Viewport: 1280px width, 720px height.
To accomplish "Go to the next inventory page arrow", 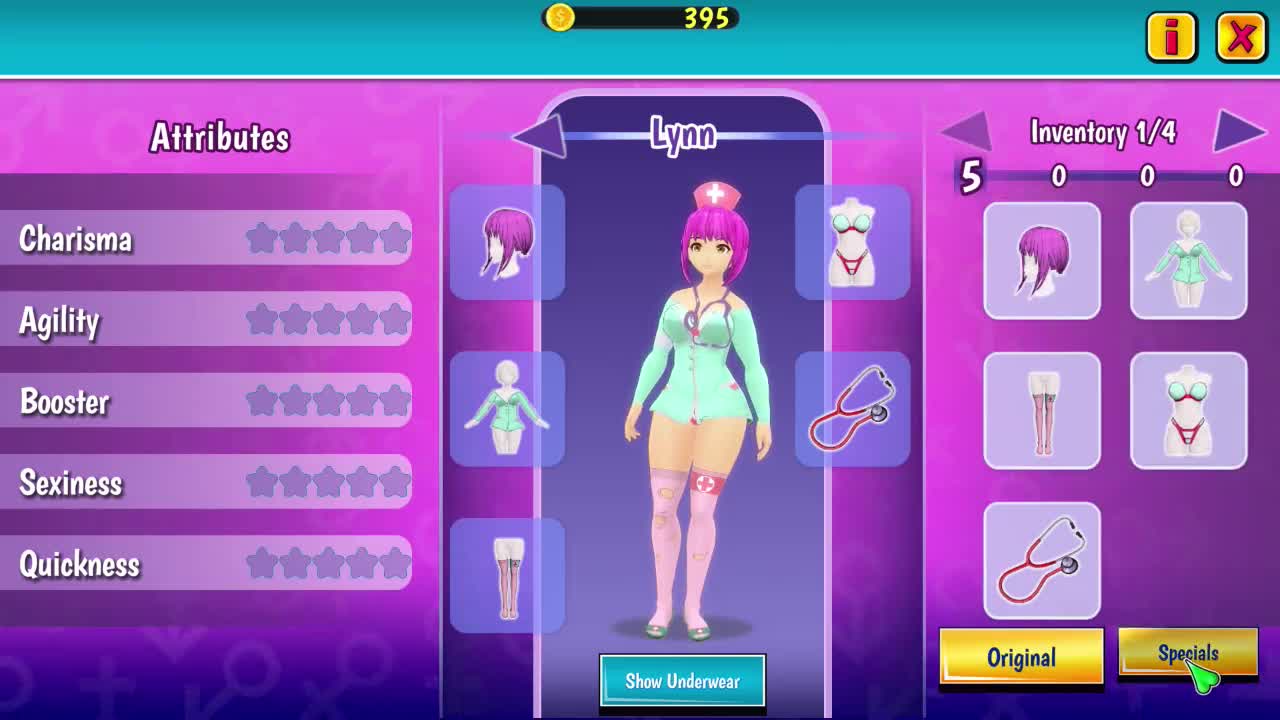I will point(1239,130).
